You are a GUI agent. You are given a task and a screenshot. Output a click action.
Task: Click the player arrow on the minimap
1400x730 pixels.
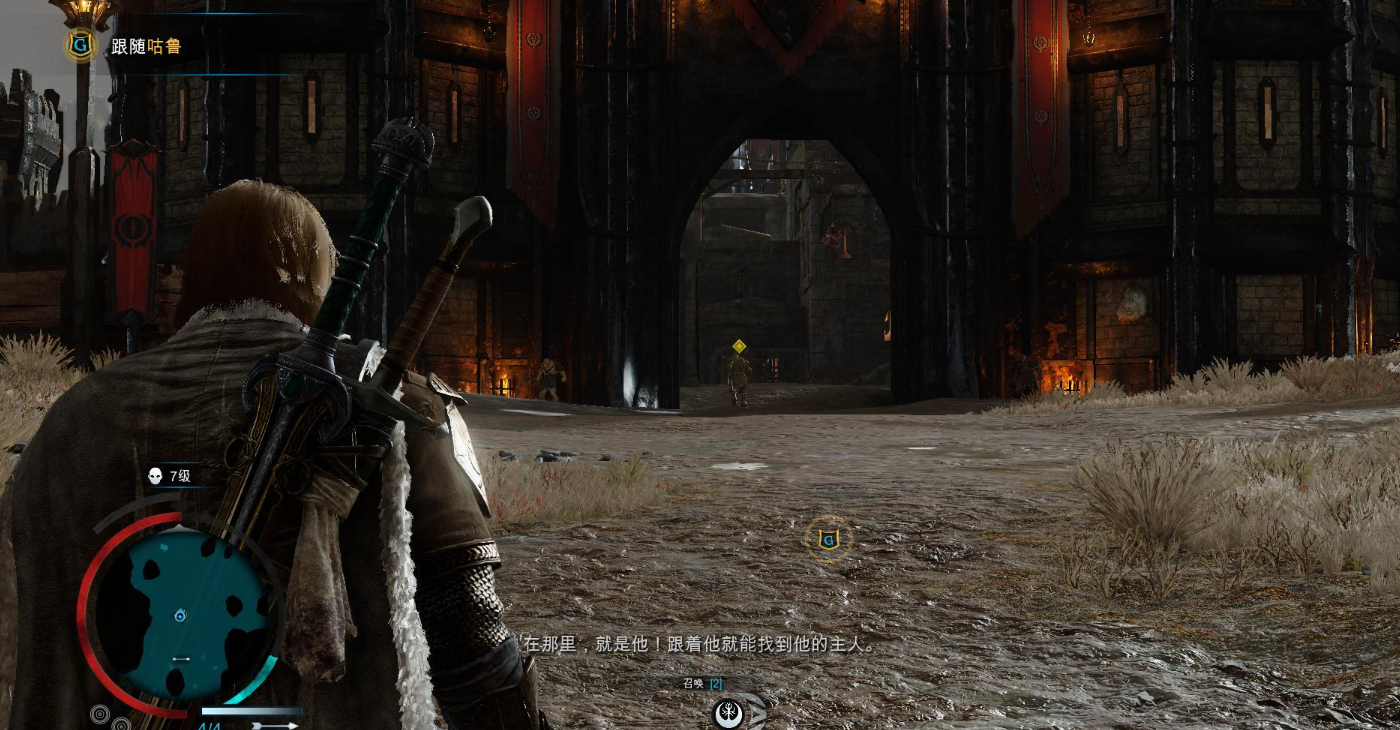[x=180, y=616]
